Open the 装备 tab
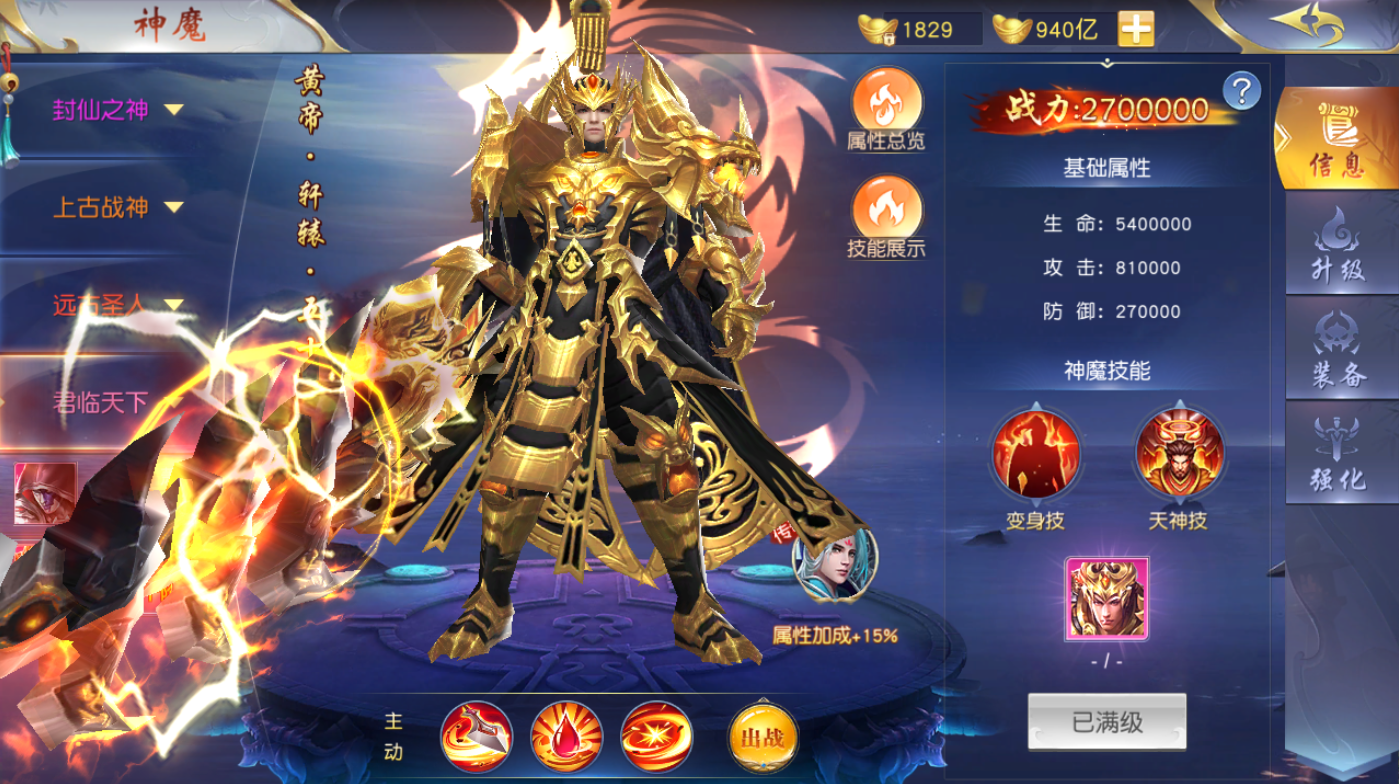Viewport: 1399px width, 784px height. [1338, 348]
